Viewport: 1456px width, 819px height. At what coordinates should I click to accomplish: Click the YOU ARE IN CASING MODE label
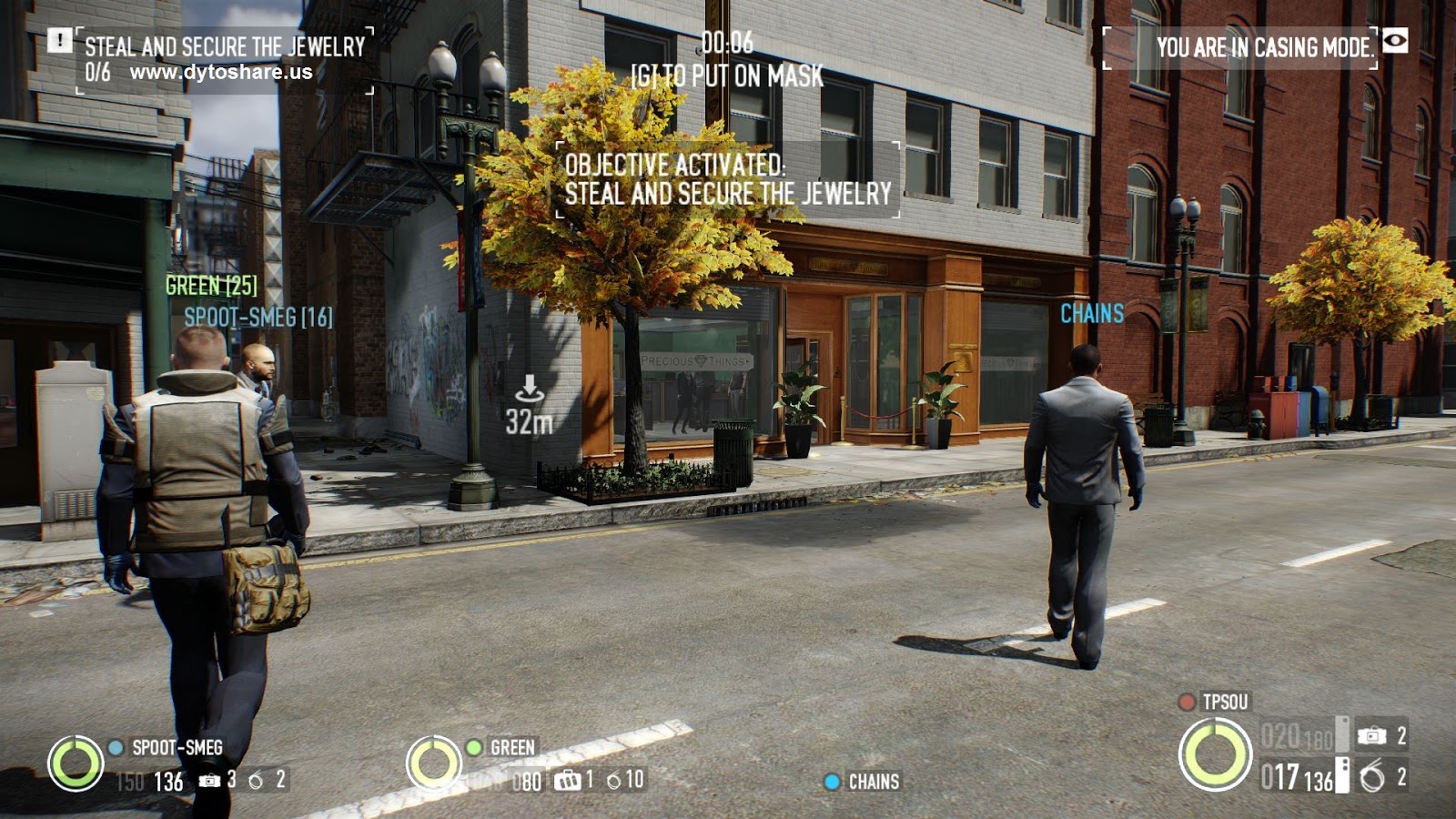pos(1266,41)
